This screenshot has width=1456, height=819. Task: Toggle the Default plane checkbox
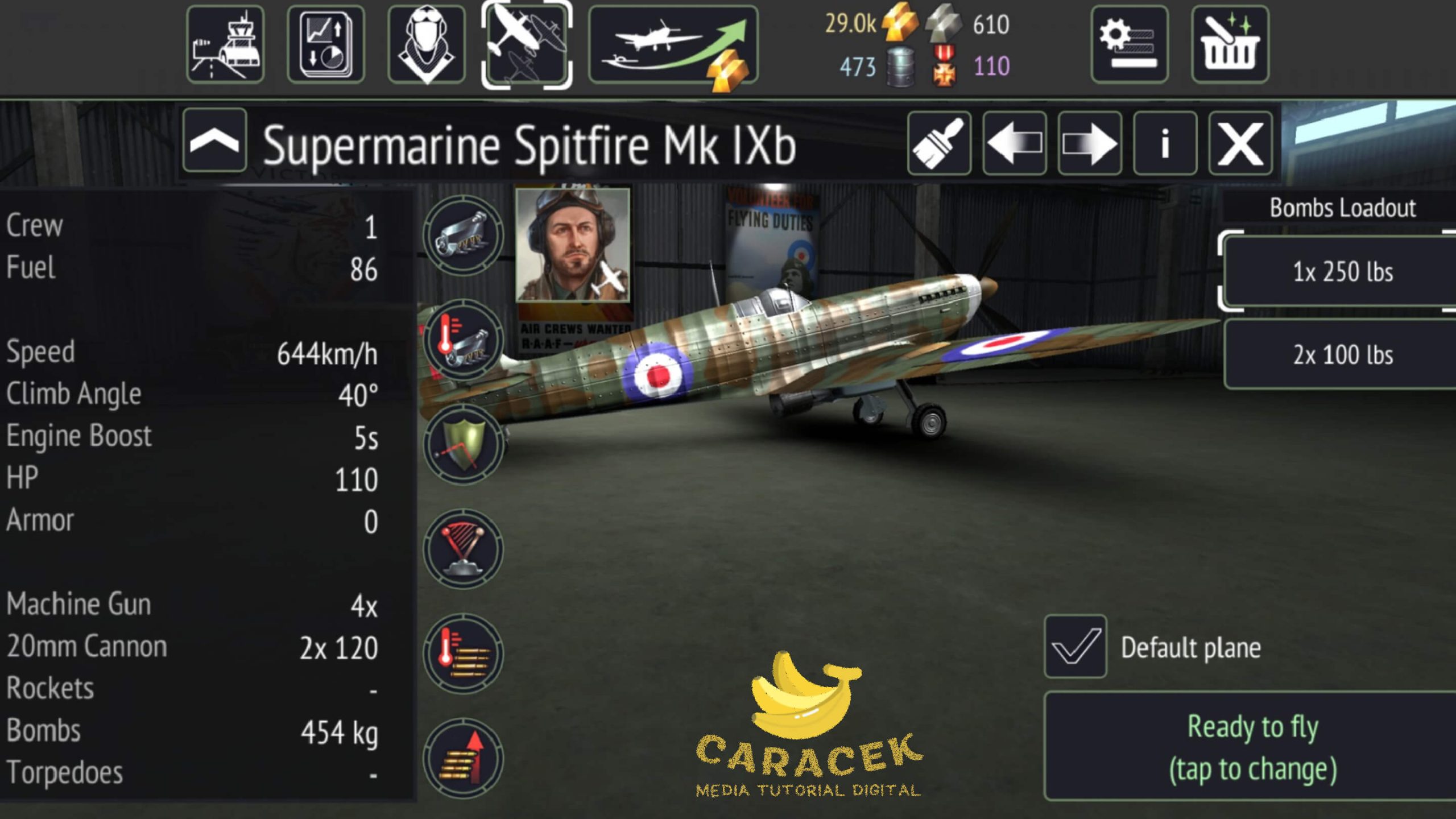(1075, 647)
